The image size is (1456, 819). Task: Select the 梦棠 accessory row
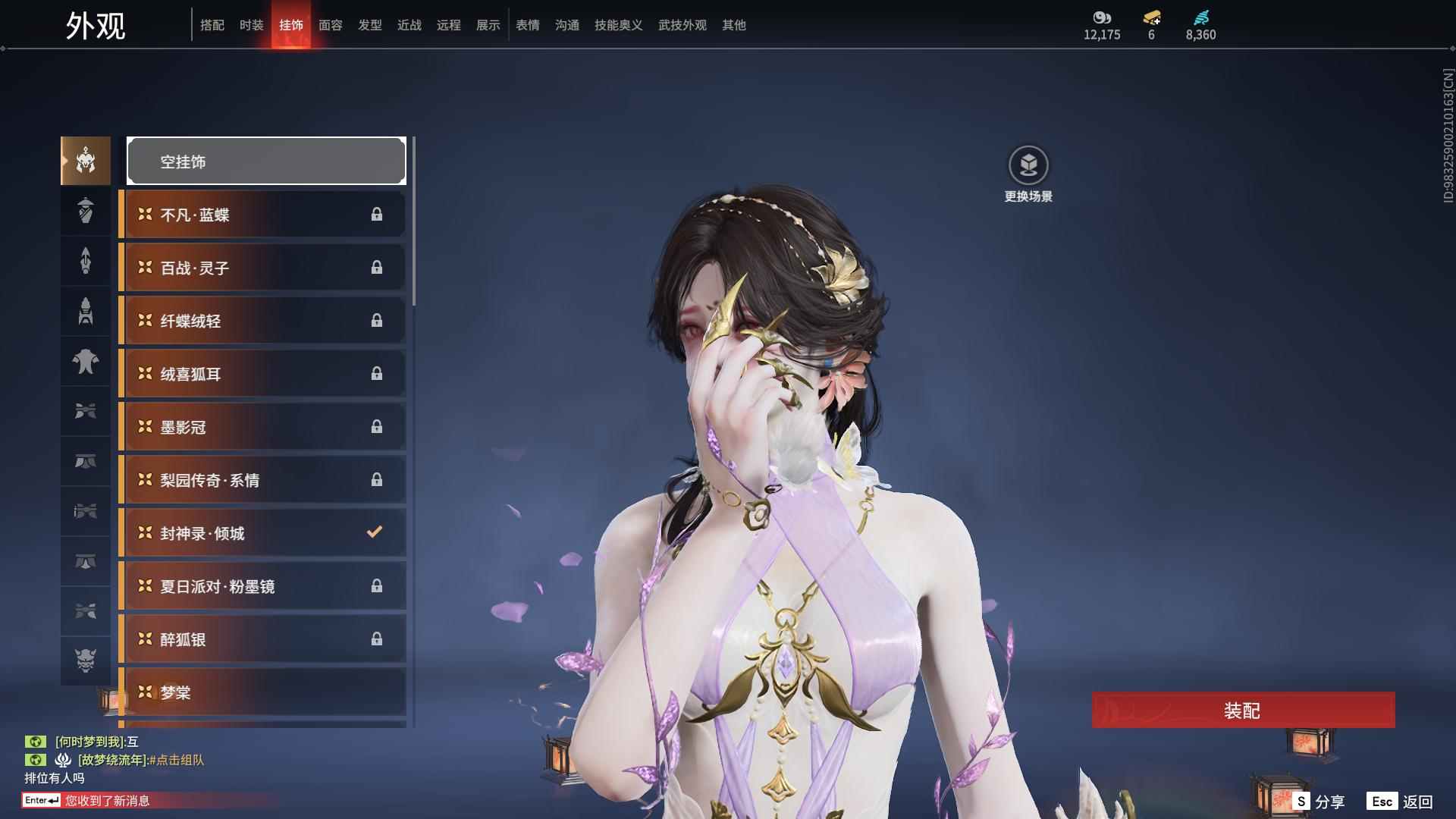click(x=263, y=692)
